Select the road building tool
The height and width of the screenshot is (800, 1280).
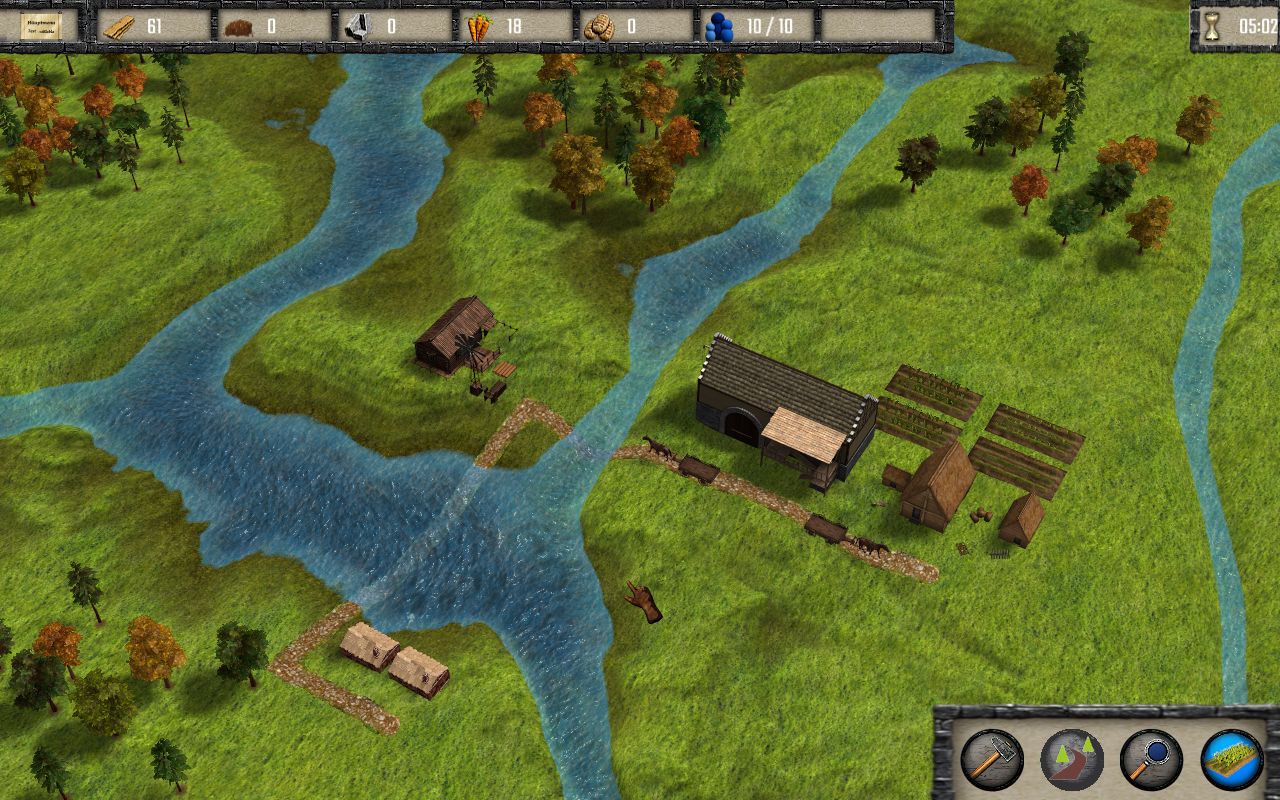[x=1071, y=760]
